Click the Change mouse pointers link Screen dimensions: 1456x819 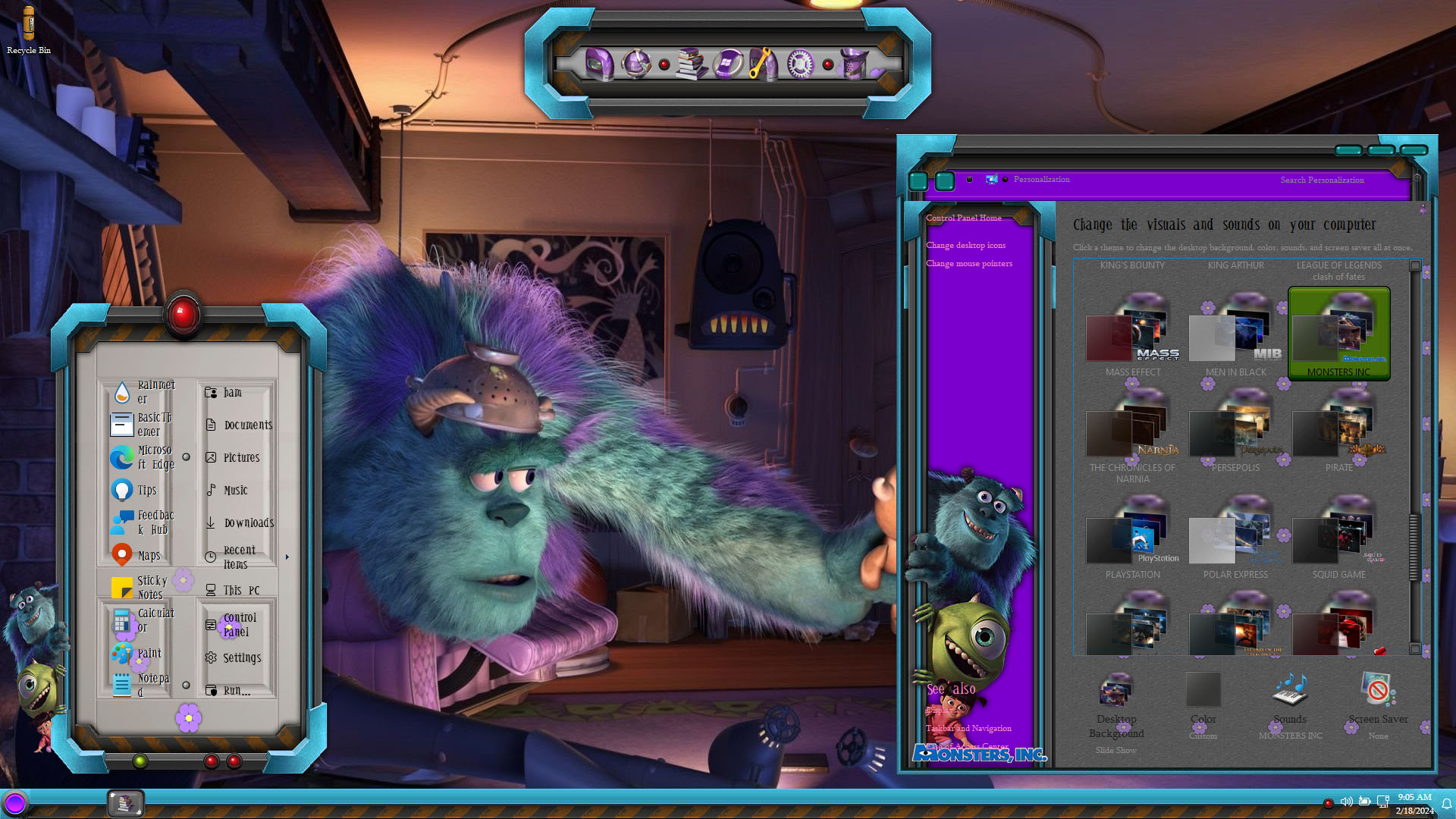[x=968, y=264]
